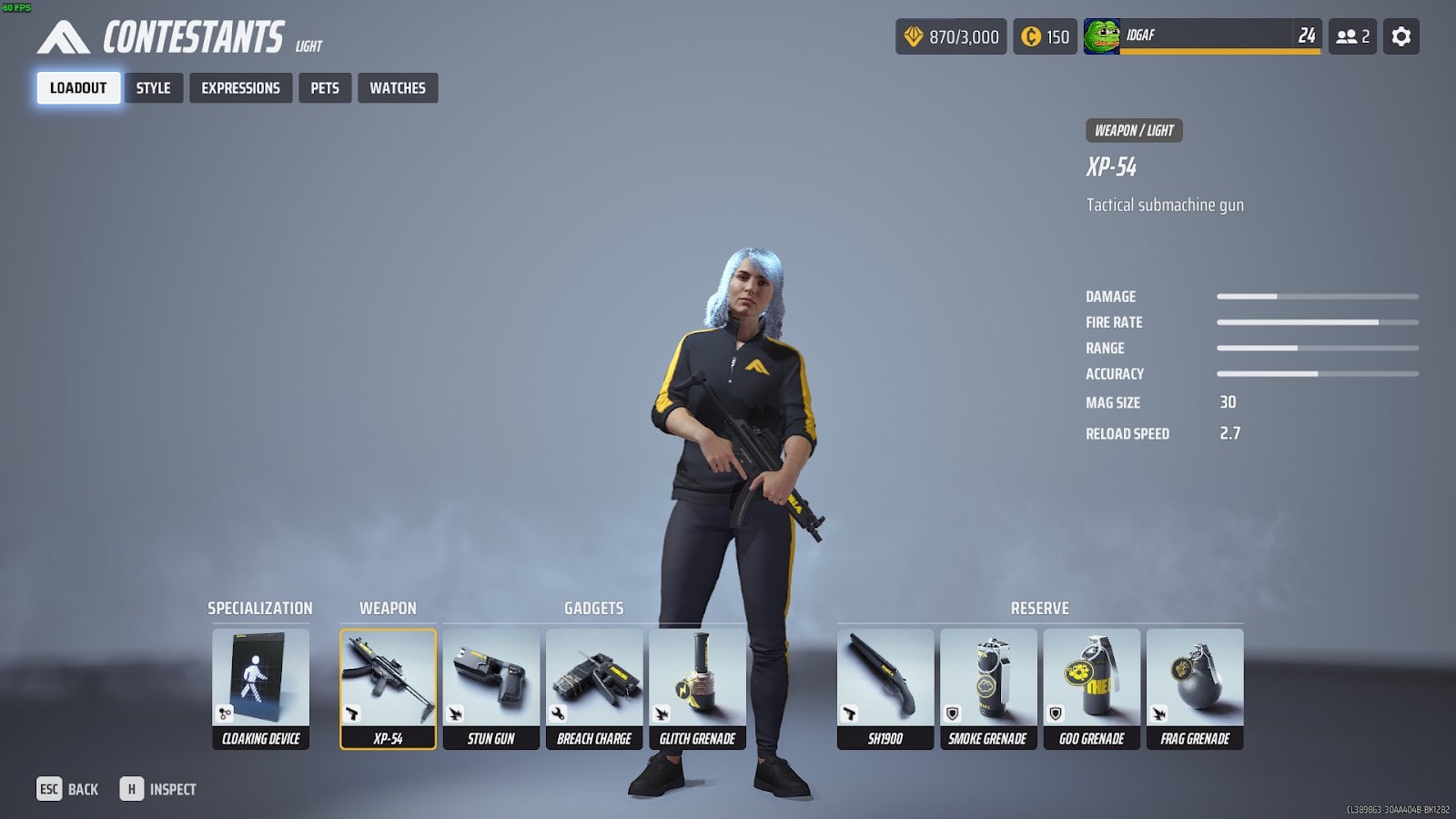Image resolution: width=1456 pixels, height=819 pixels.
Task: Pick the Glitch Grenade gadget slot
Action: 697,689
